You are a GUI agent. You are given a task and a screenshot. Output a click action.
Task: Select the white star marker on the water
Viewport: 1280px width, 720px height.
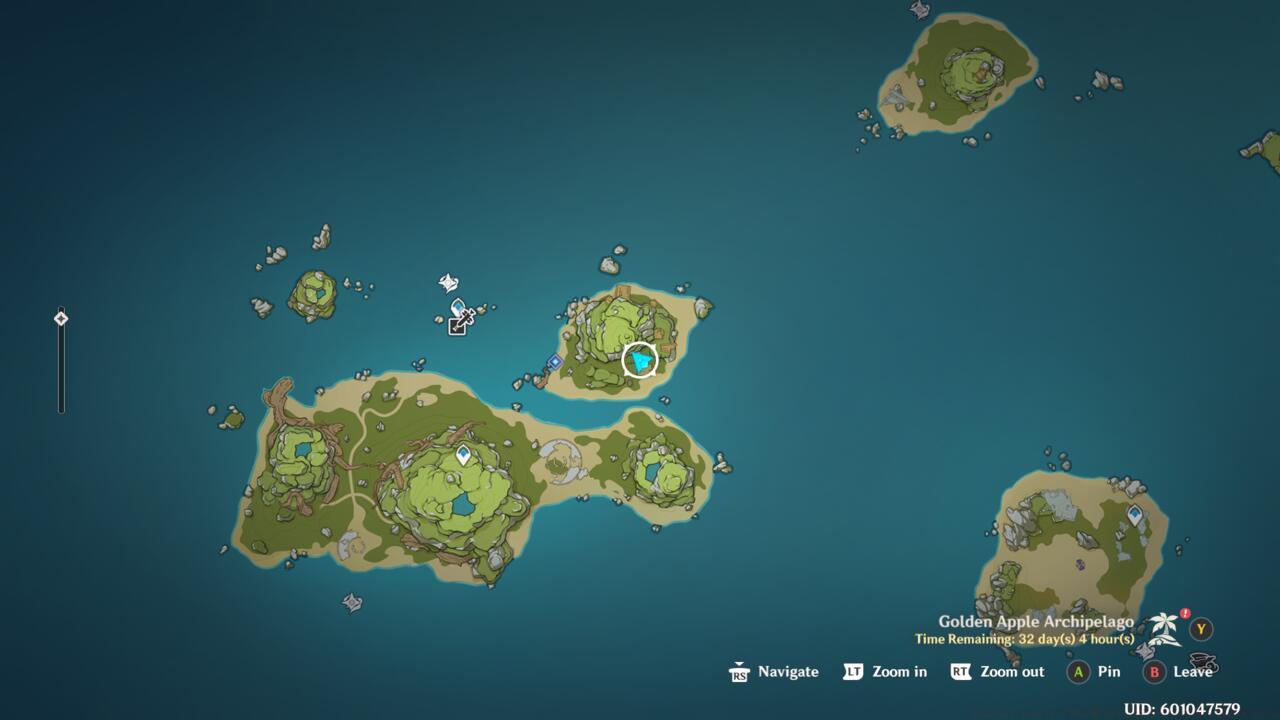point(449,284)
